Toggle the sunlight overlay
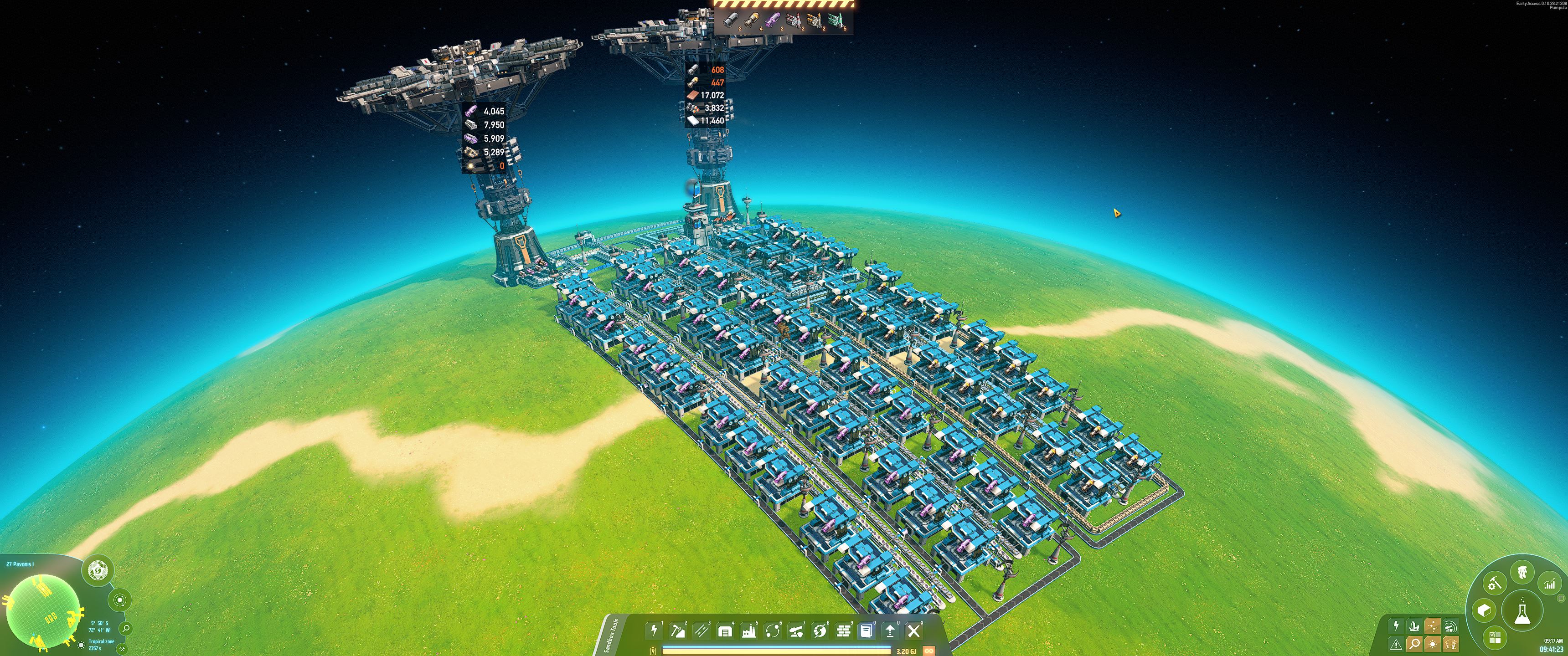Viewport: 1568px width, 656px height. click(x=1434, y=644)
